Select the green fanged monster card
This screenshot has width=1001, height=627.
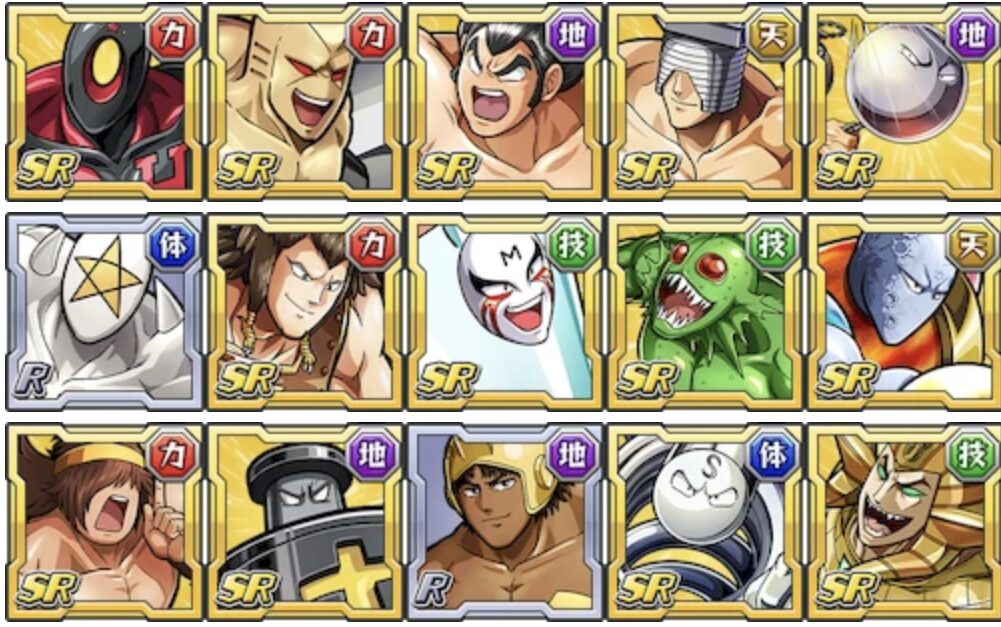[x=705, y=310]
